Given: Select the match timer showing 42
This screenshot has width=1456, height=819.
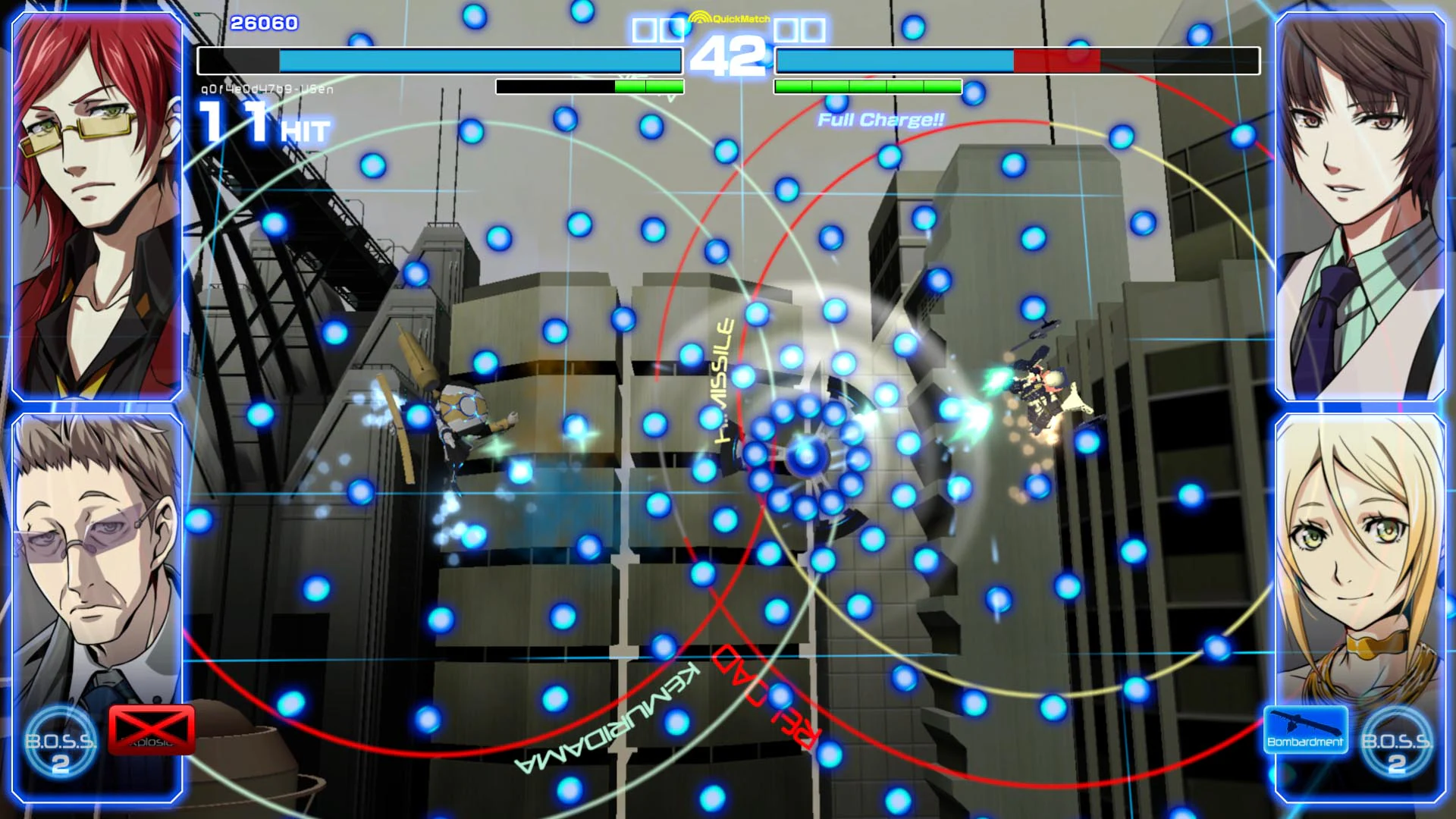Looking at the screenshot, I should [x=729, y=55].
